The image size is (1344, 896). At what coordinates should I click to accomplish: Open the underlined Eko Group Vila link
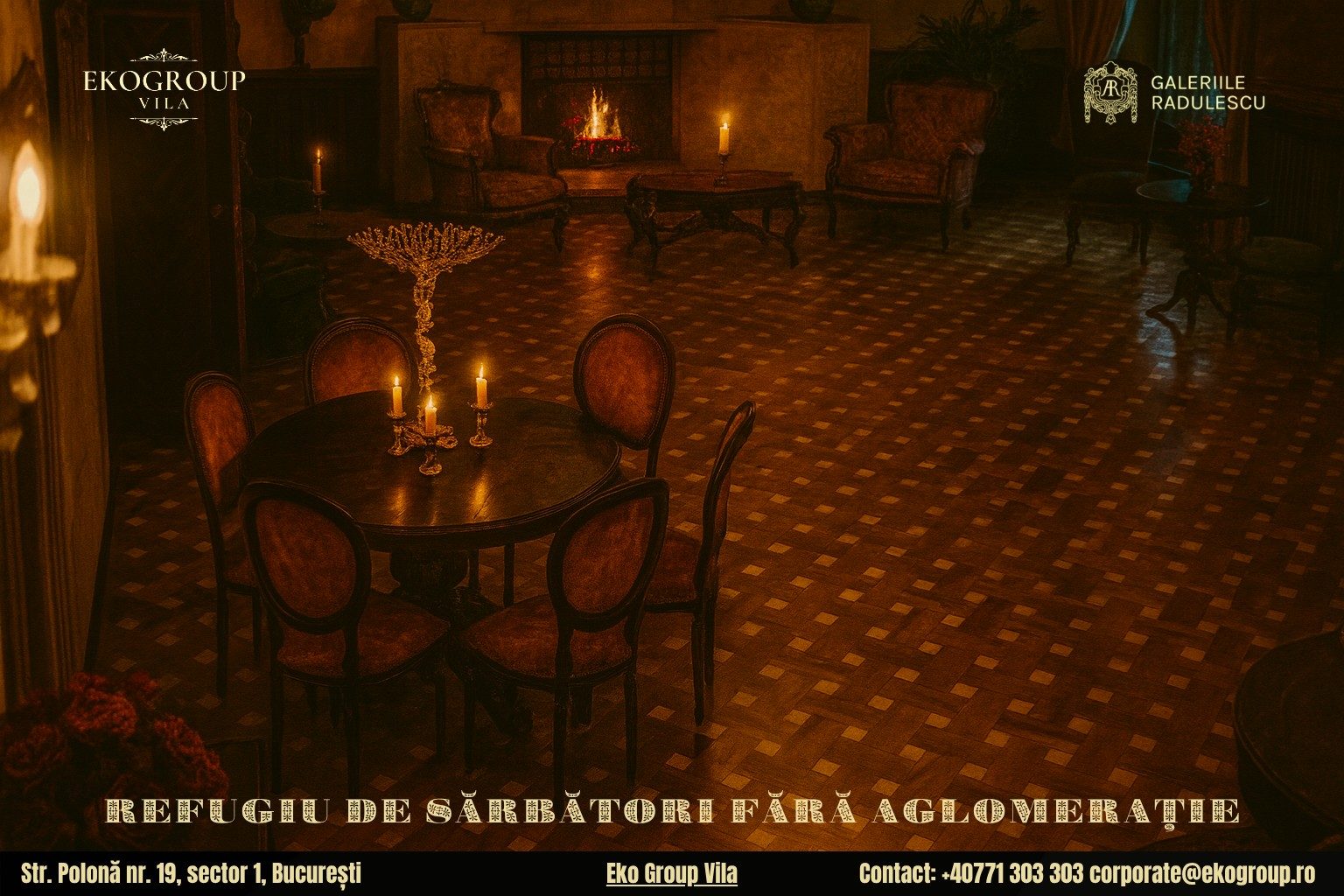tap(671, 873)
